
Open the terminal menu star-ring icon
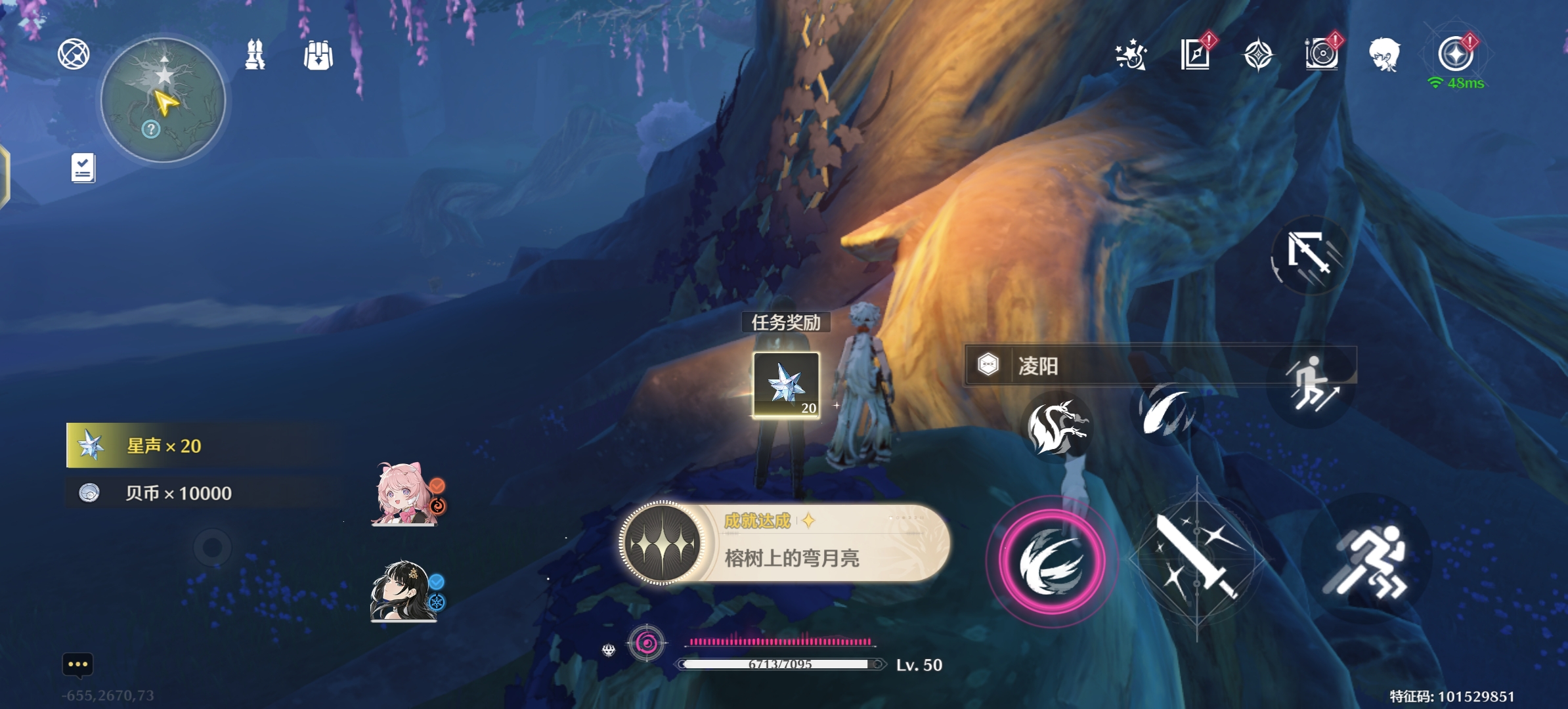point(1455,53)
